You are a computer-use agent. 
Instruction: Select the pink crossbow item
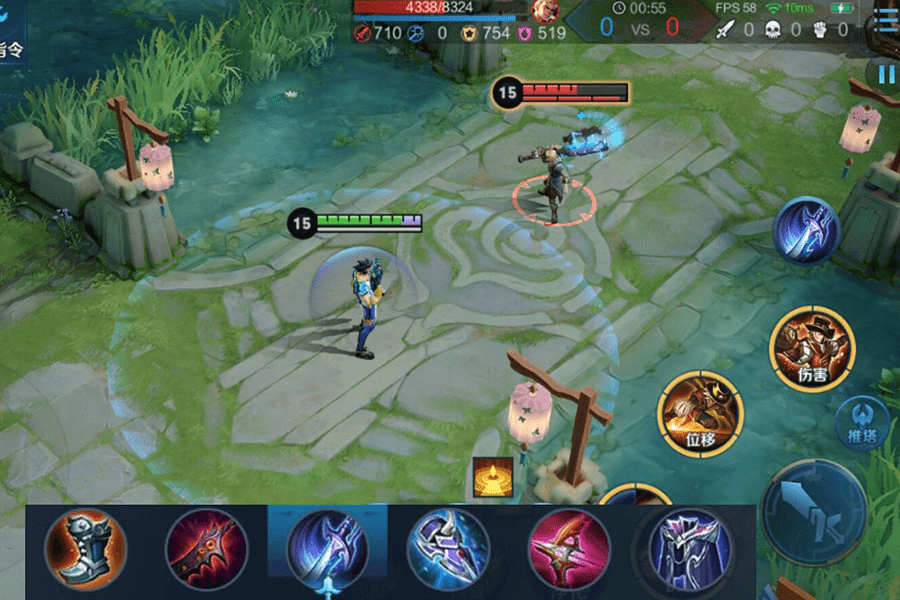tap(569, 550)
